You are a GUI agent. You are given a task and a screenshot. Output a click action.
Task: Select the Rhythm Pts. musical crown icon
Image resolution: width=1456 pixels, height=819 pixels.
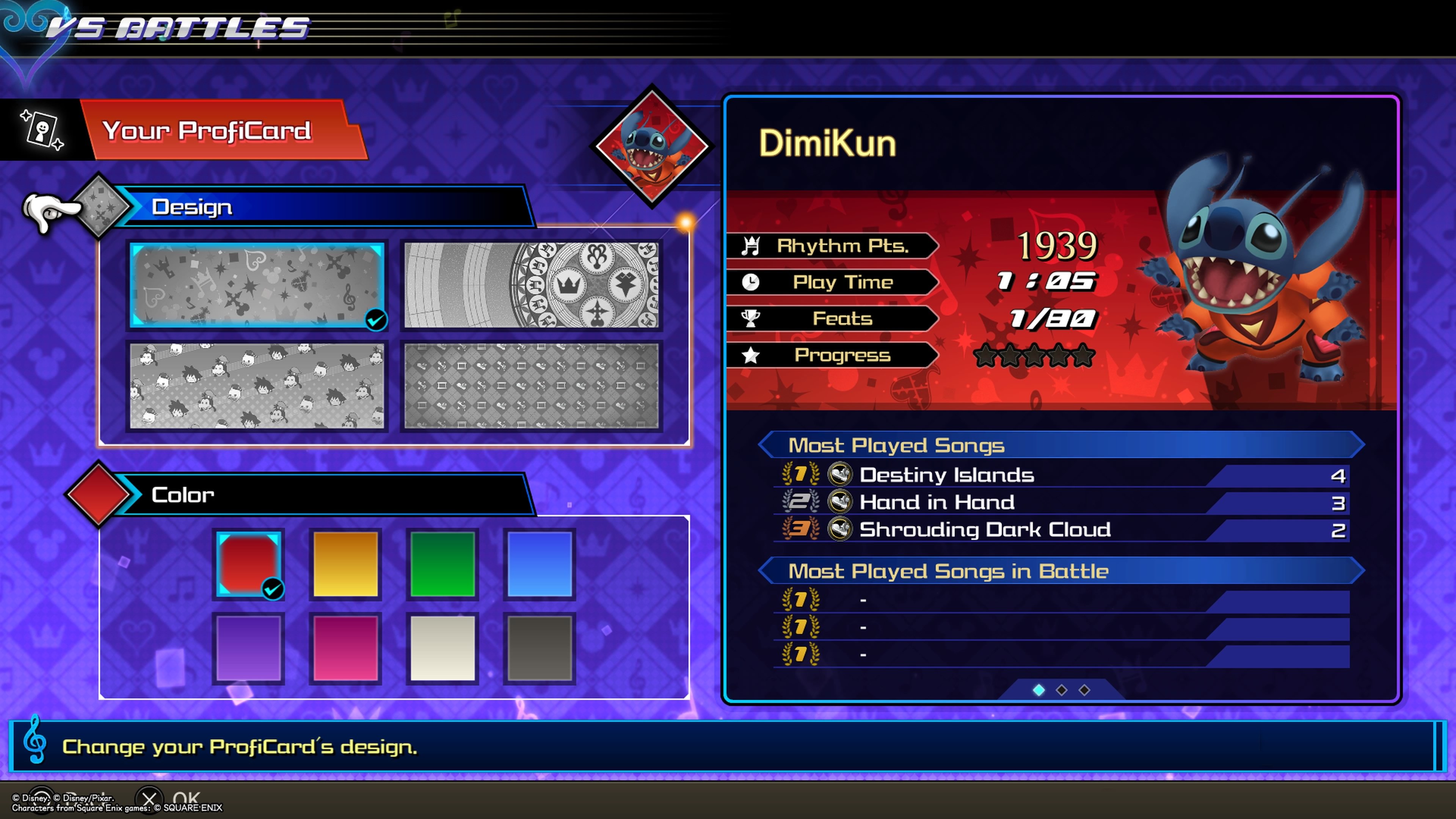pos(750,245)
